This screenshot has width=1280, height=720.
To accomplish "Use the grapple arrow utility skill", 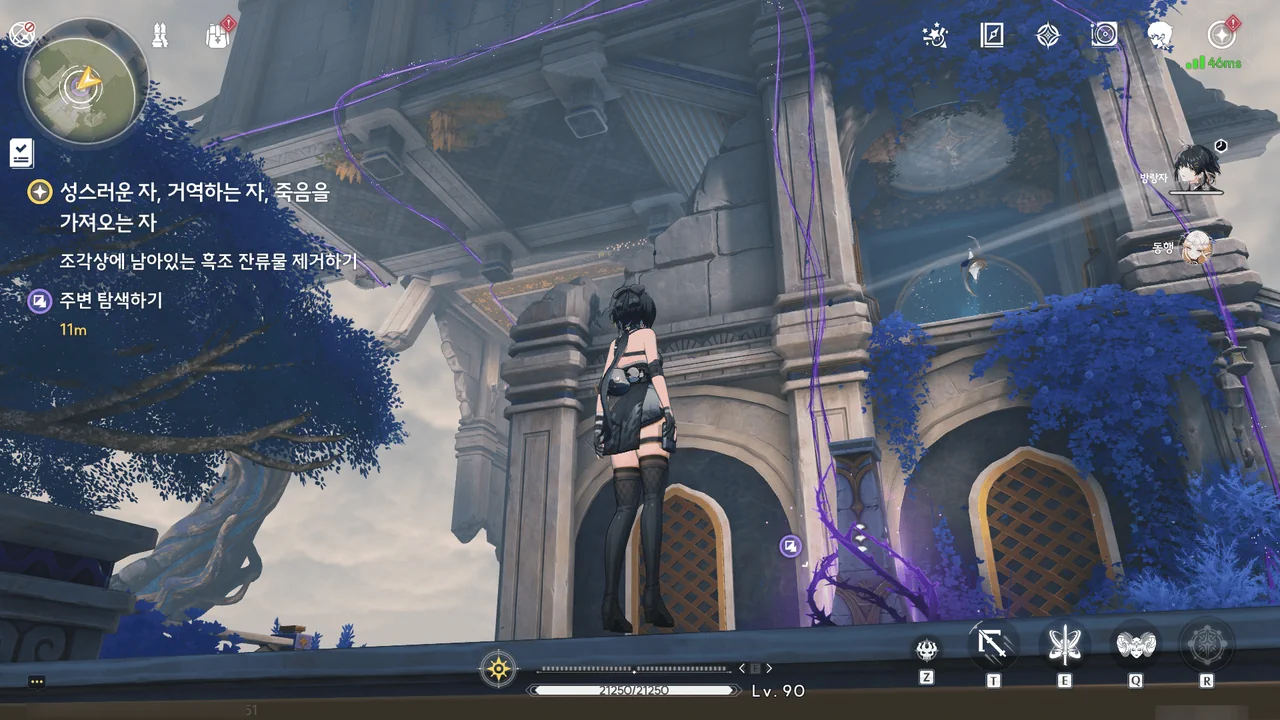I will (x=993, y=645).
